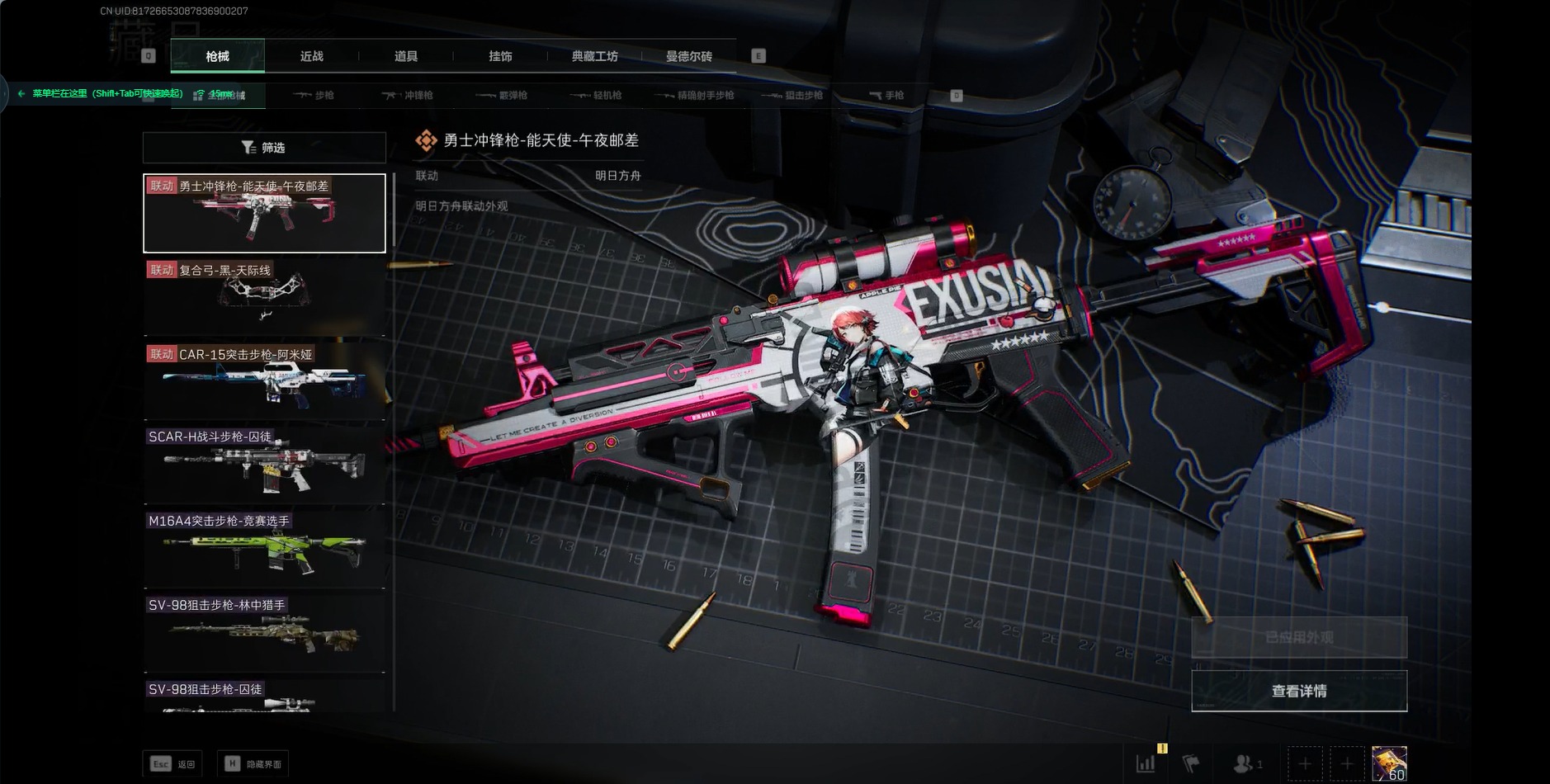Open the 曼德尔砖 tab
1550x784 pixels.
click(x=688, y=56)
